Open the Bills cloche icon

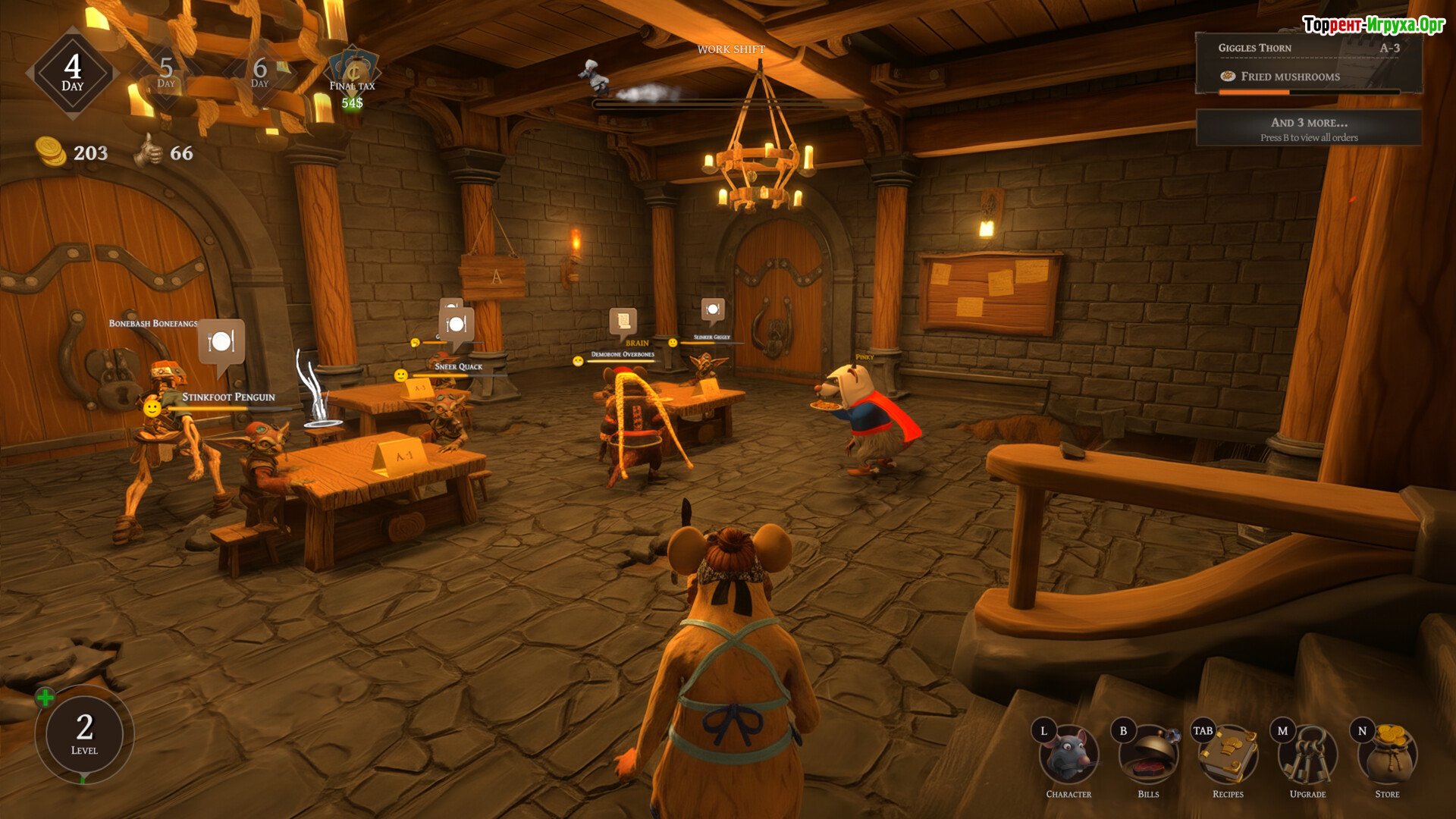coord(1148,755)
